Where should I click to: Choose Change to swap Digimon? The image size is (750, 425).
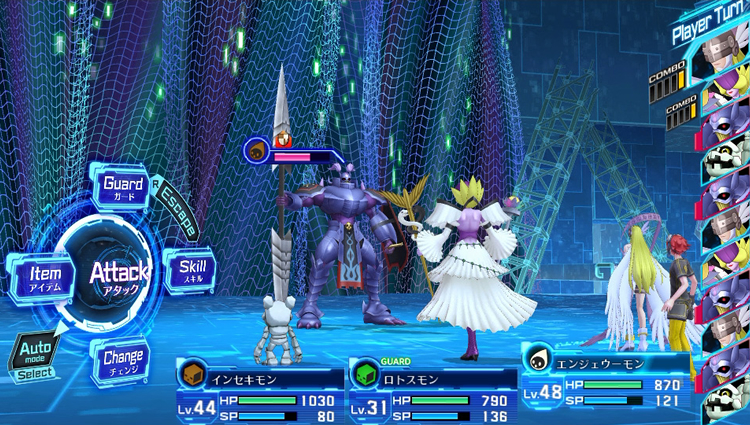[123, 359]
